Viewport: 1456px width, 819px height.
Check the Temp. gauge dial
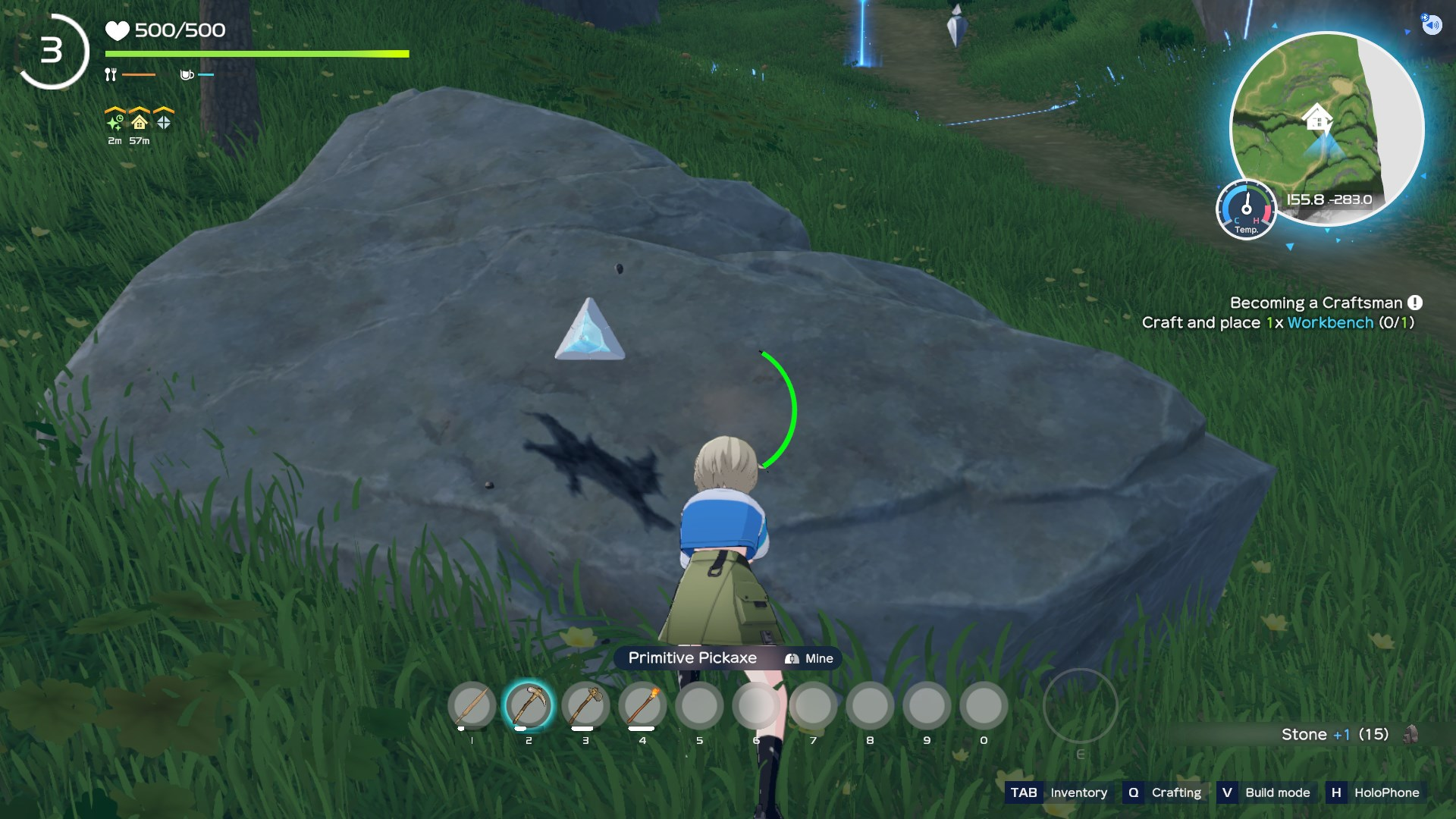pyautogui.click(x=1246, y=209)
